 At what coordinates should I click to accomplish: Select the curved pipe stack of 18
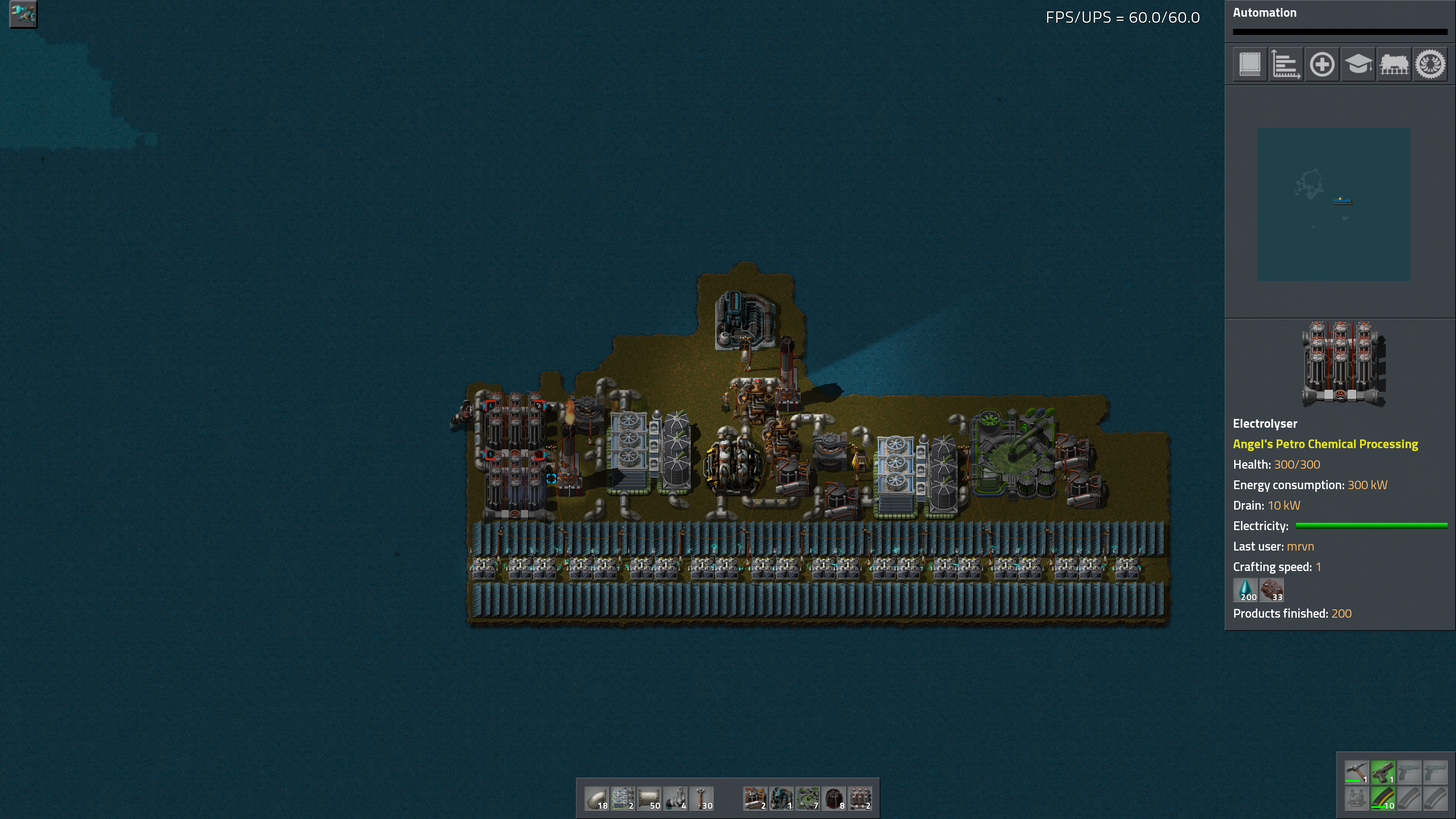[x=597, y=799]
